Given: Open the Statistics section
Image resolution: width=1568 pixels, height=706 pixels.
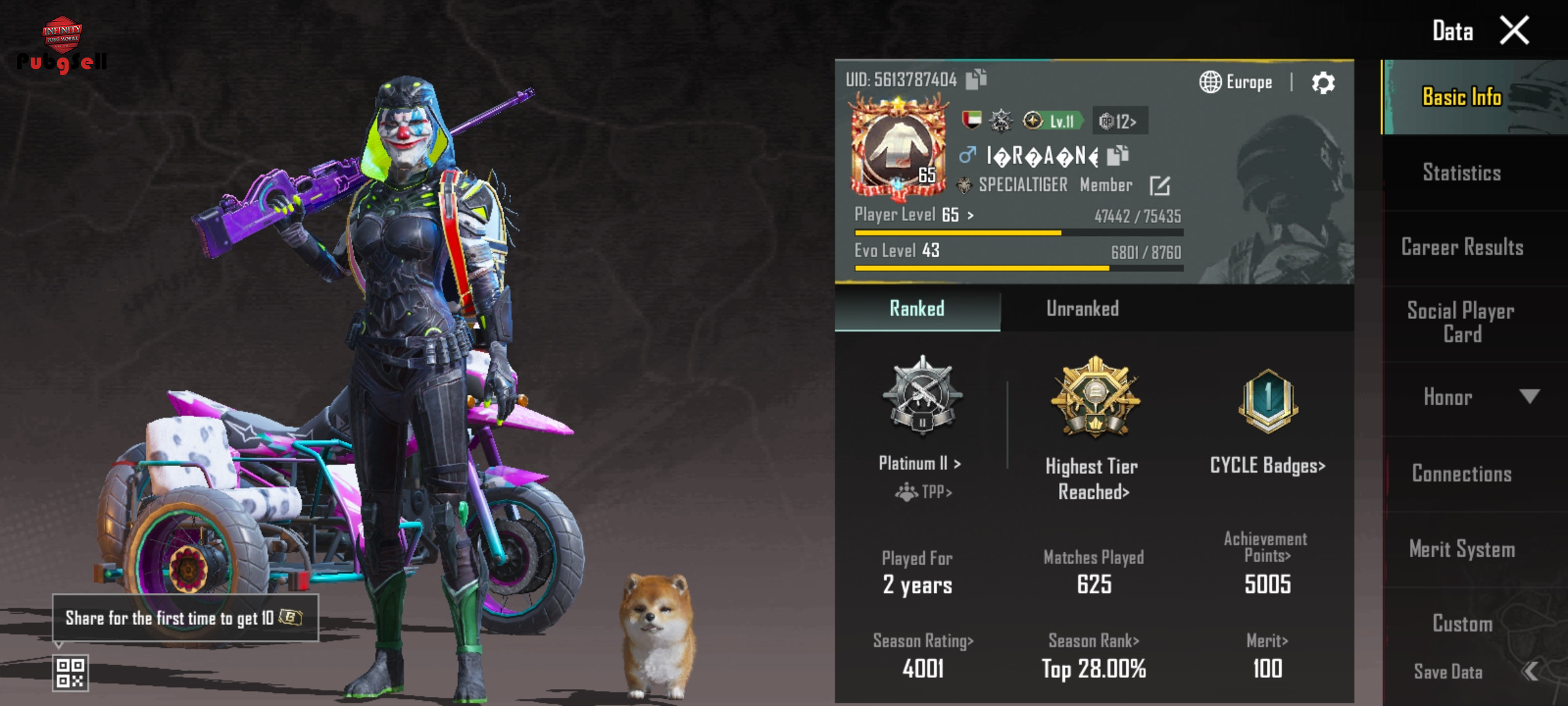Looking at the screenshot, I should click(1462, 173).
